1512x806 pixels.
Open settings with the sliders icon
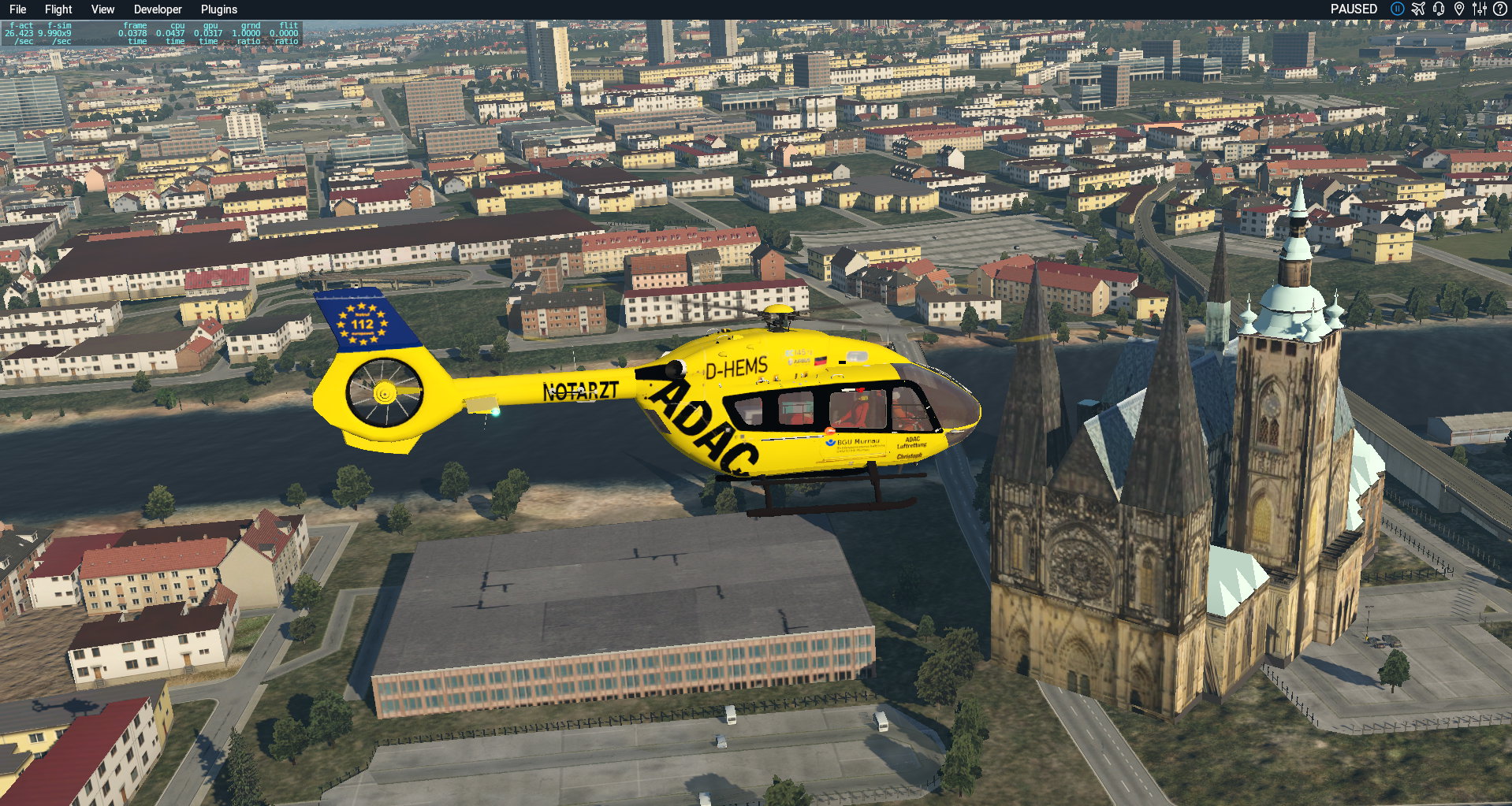point(1480,9)
